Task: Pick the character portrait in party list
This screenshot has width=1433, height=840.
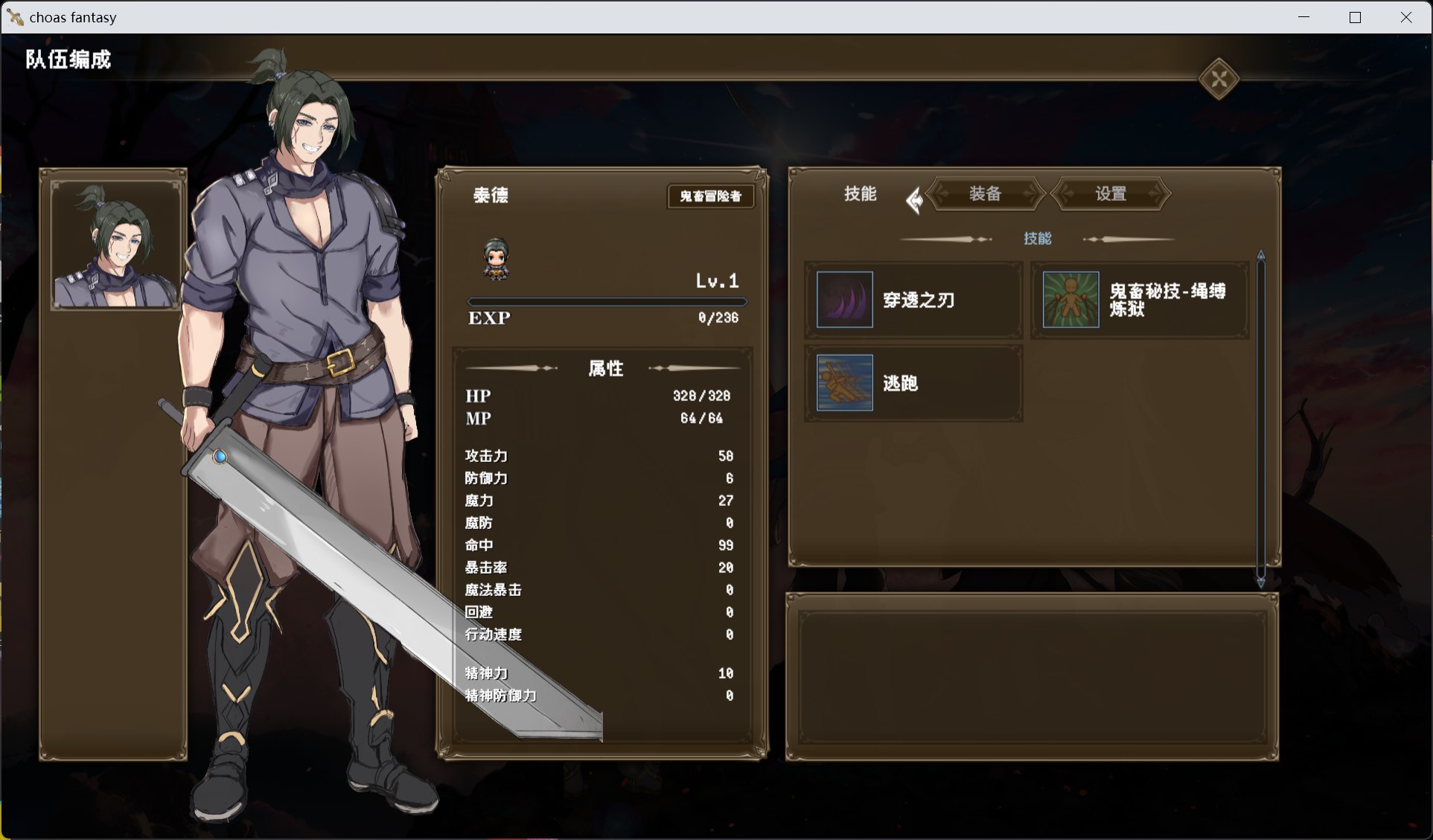Action: (x=115, y=245)
